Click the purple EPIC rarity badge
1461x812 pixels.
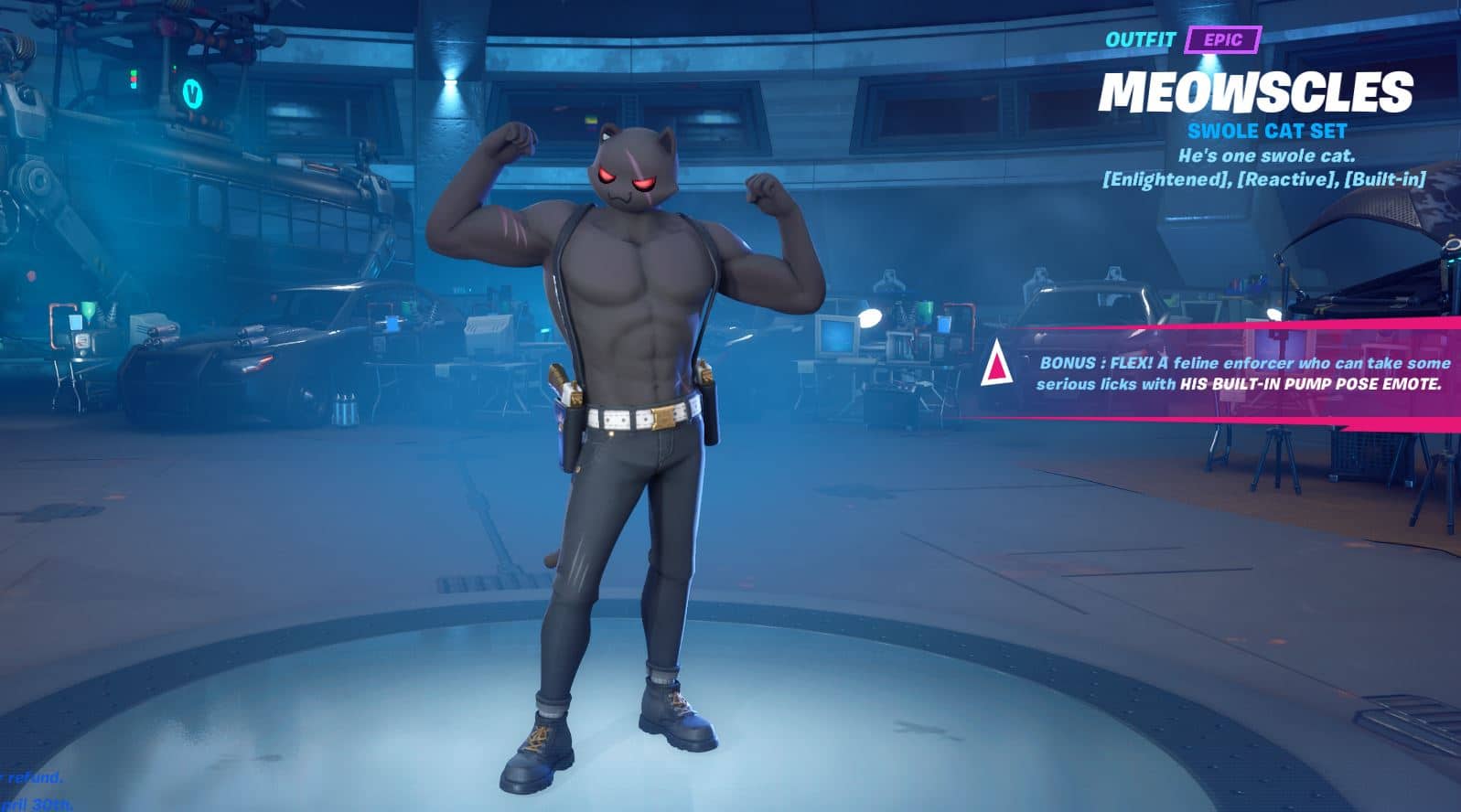point(1222,40)
